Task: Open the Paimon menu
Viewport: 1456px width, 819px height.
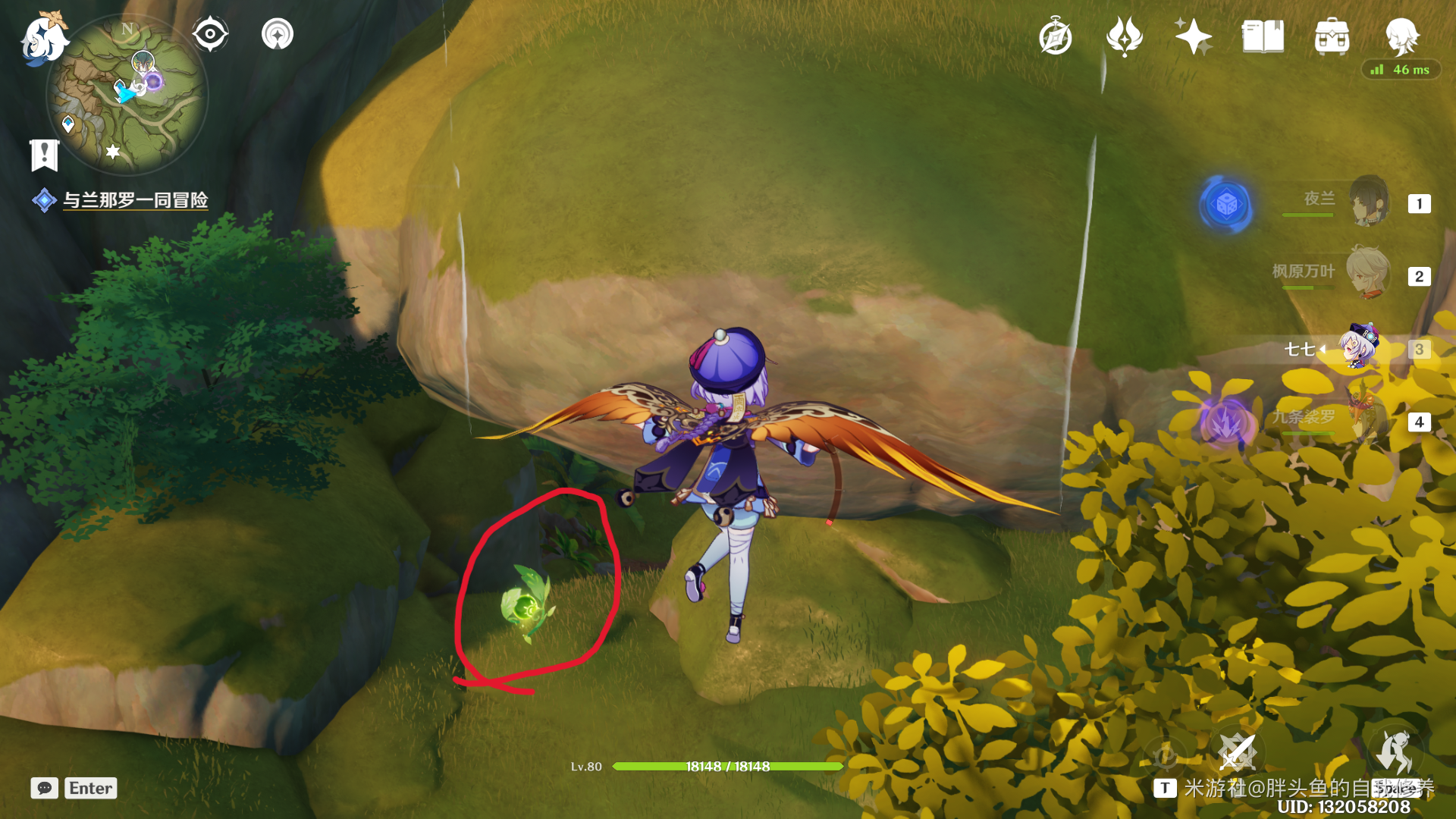Action: click(x=44, y=38)
